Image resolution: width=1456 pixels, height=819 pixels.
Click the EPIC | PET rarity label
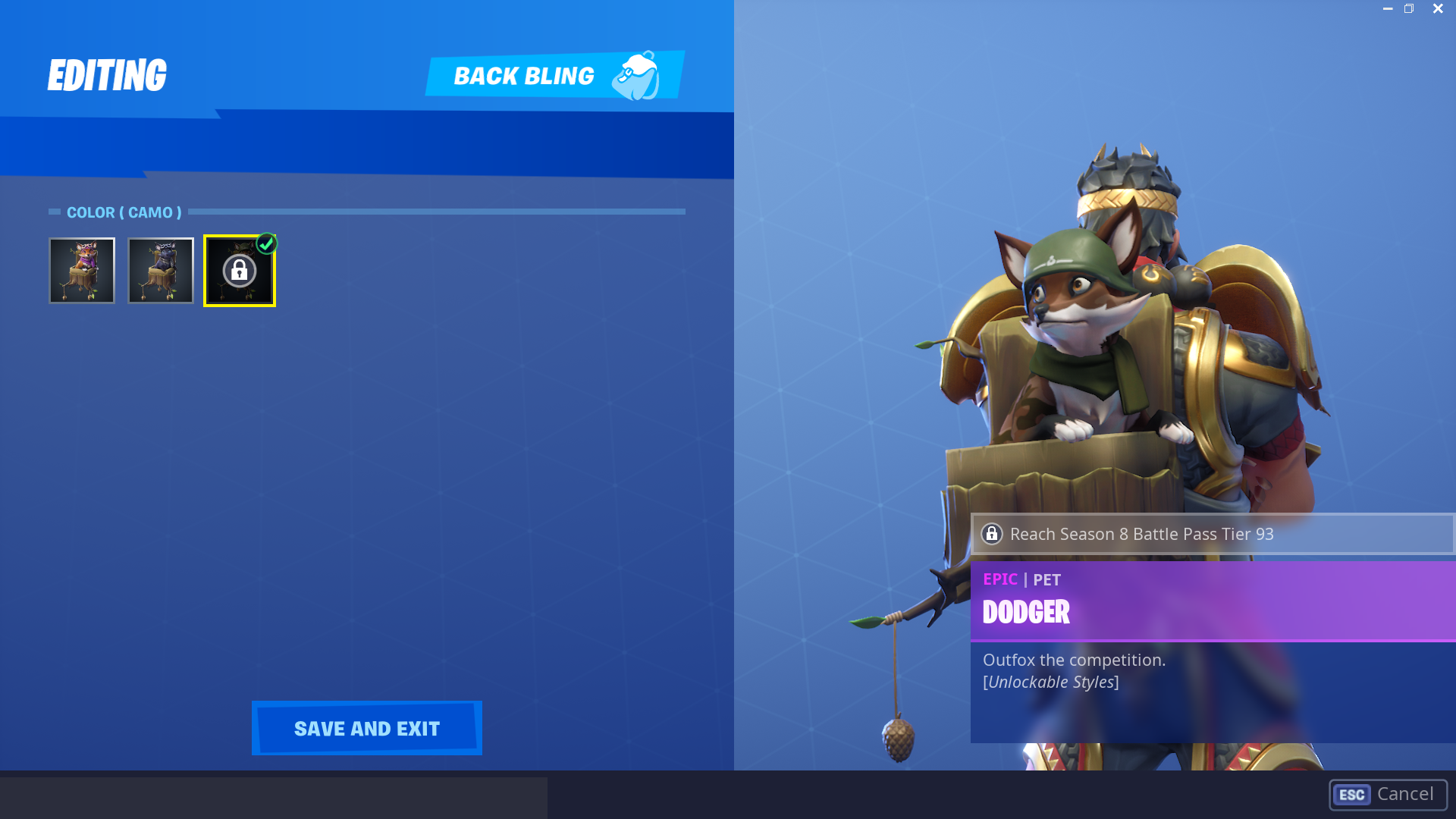[1020, 579]
